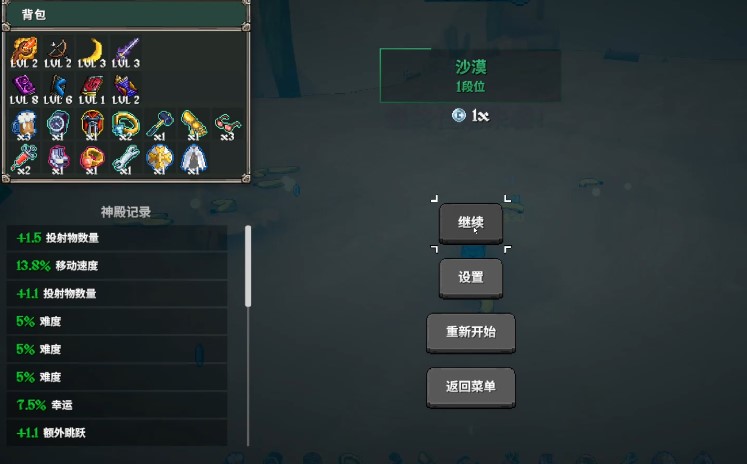Select the yellow banana weapon
This screenshot has height=464, width=747.
tap(92, 49)
